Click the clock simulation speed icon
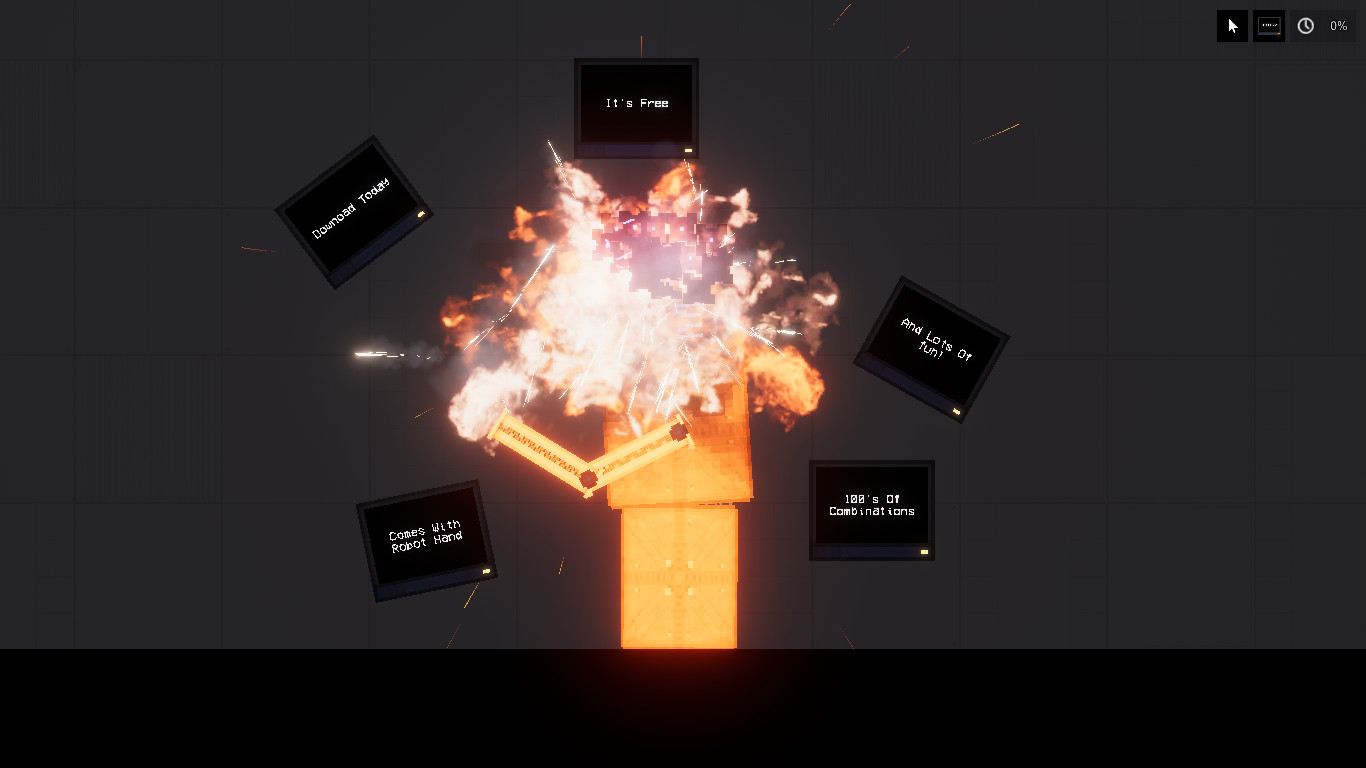 click(1305, 25)
